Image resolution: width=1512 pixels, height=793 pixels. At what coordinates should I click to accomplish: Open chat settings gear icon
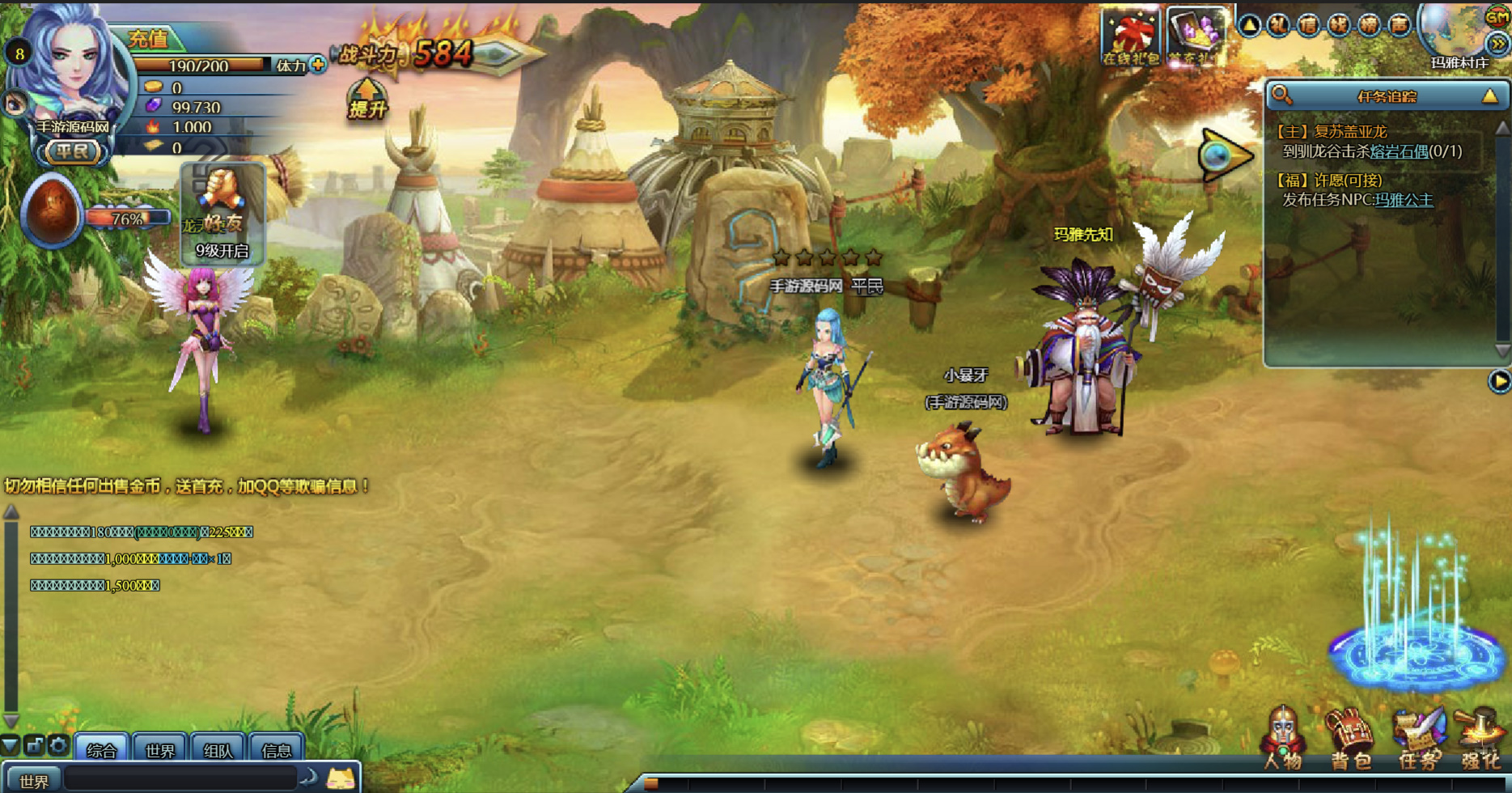tap(58, 745)
